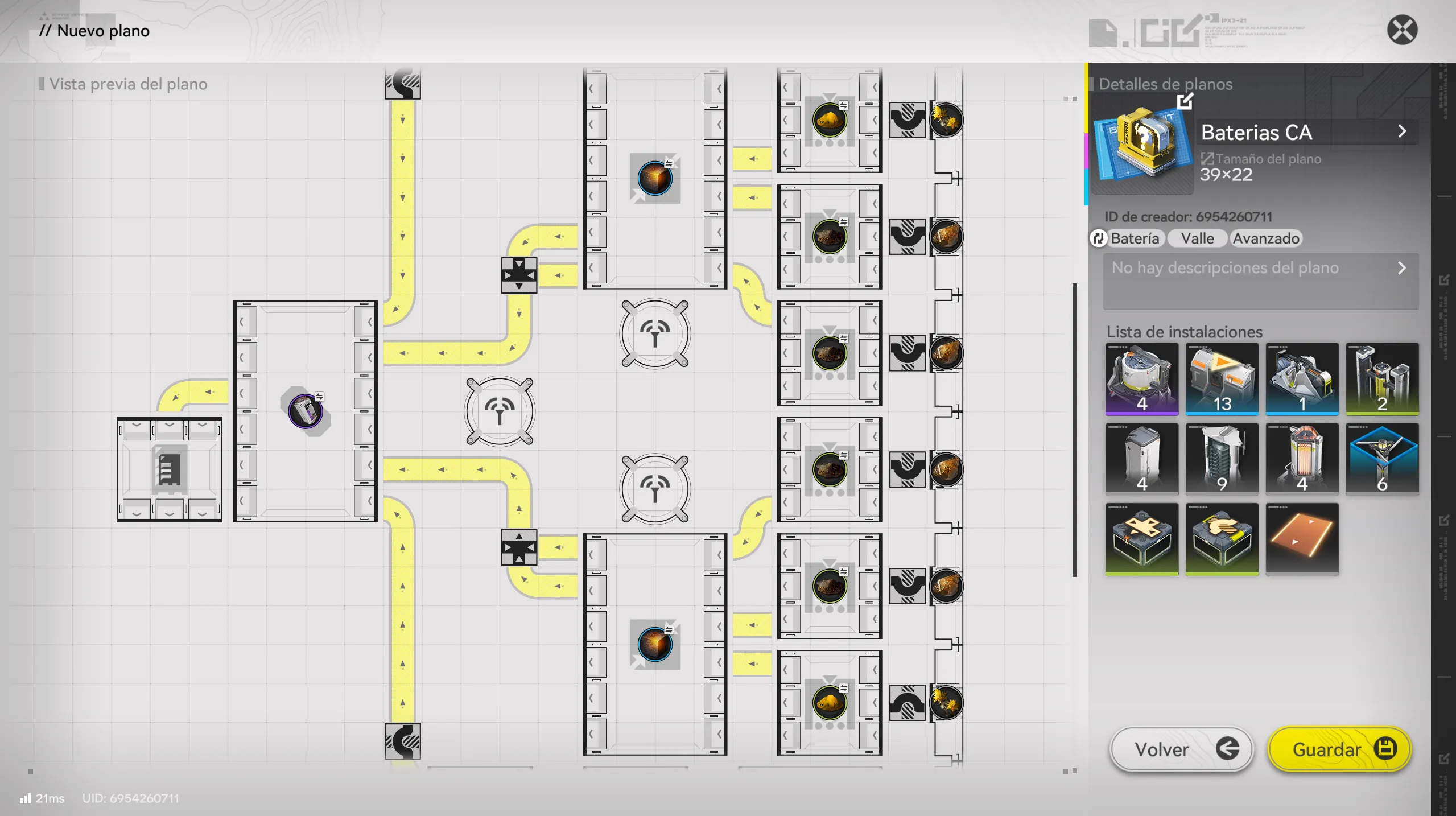Select the purple facility tile with count 4
This screenshot has height=816, width=1456.
pos(1141,378)
